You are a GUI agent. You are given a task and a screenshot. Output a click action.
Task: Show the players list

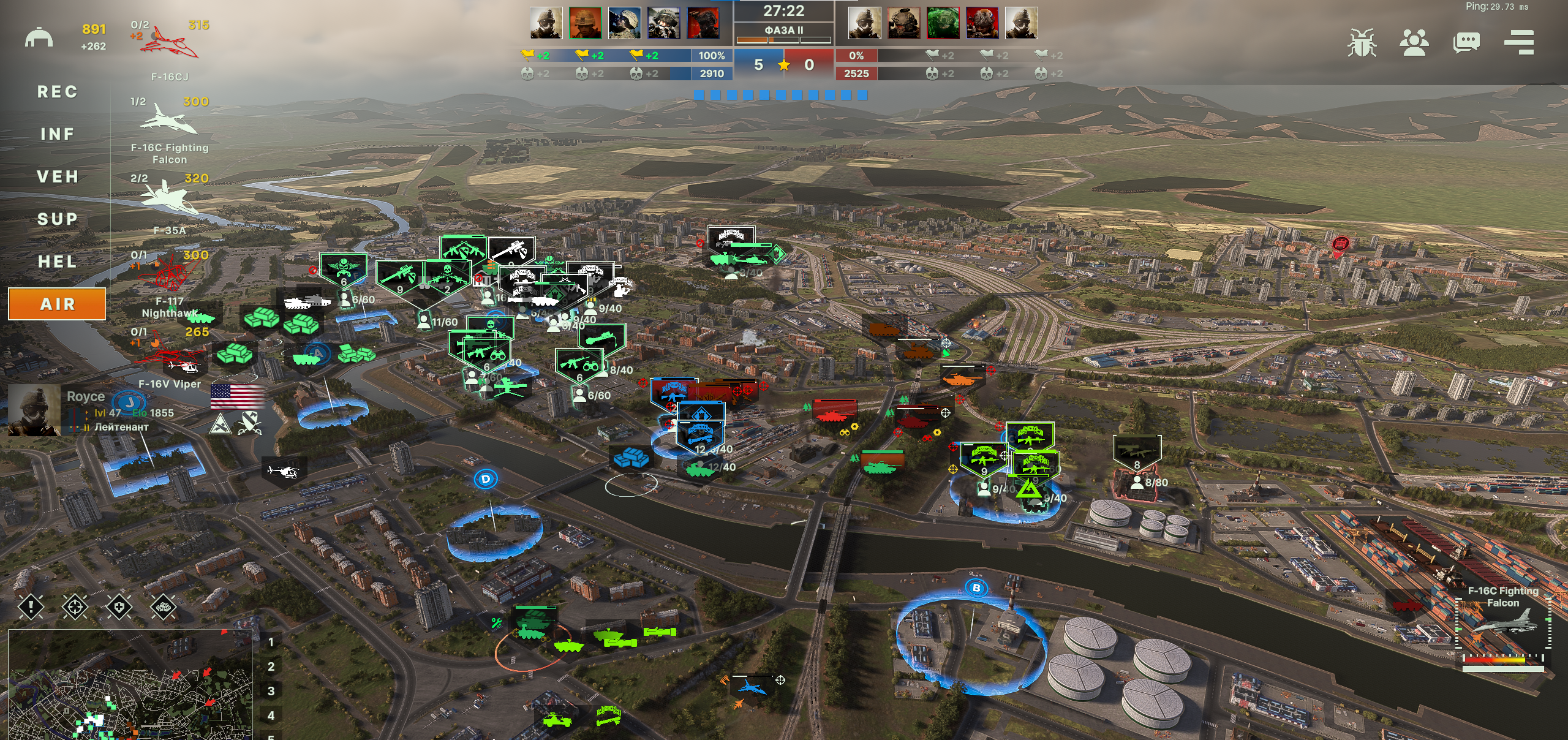click(x=1414, y=42)
